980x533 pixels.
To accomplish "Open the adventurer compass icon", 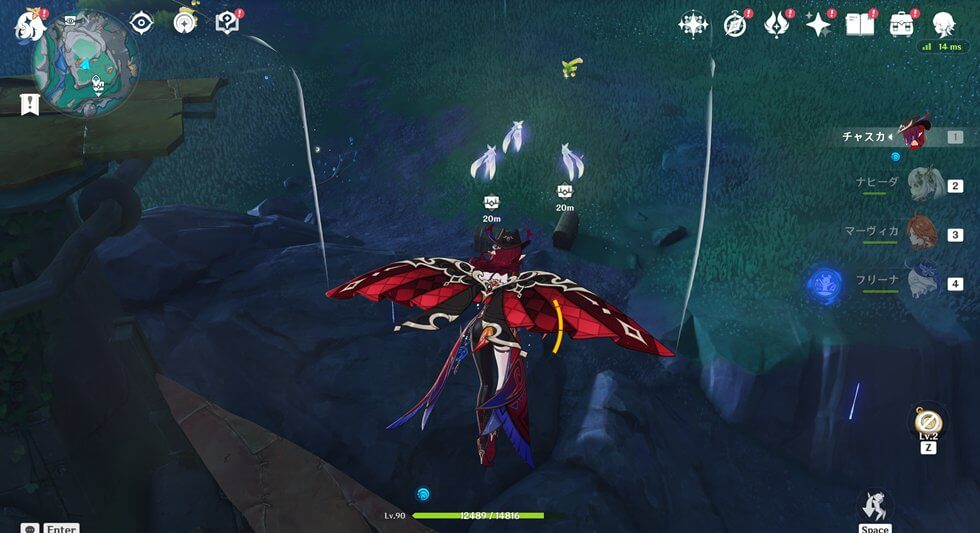I will 736,24.
